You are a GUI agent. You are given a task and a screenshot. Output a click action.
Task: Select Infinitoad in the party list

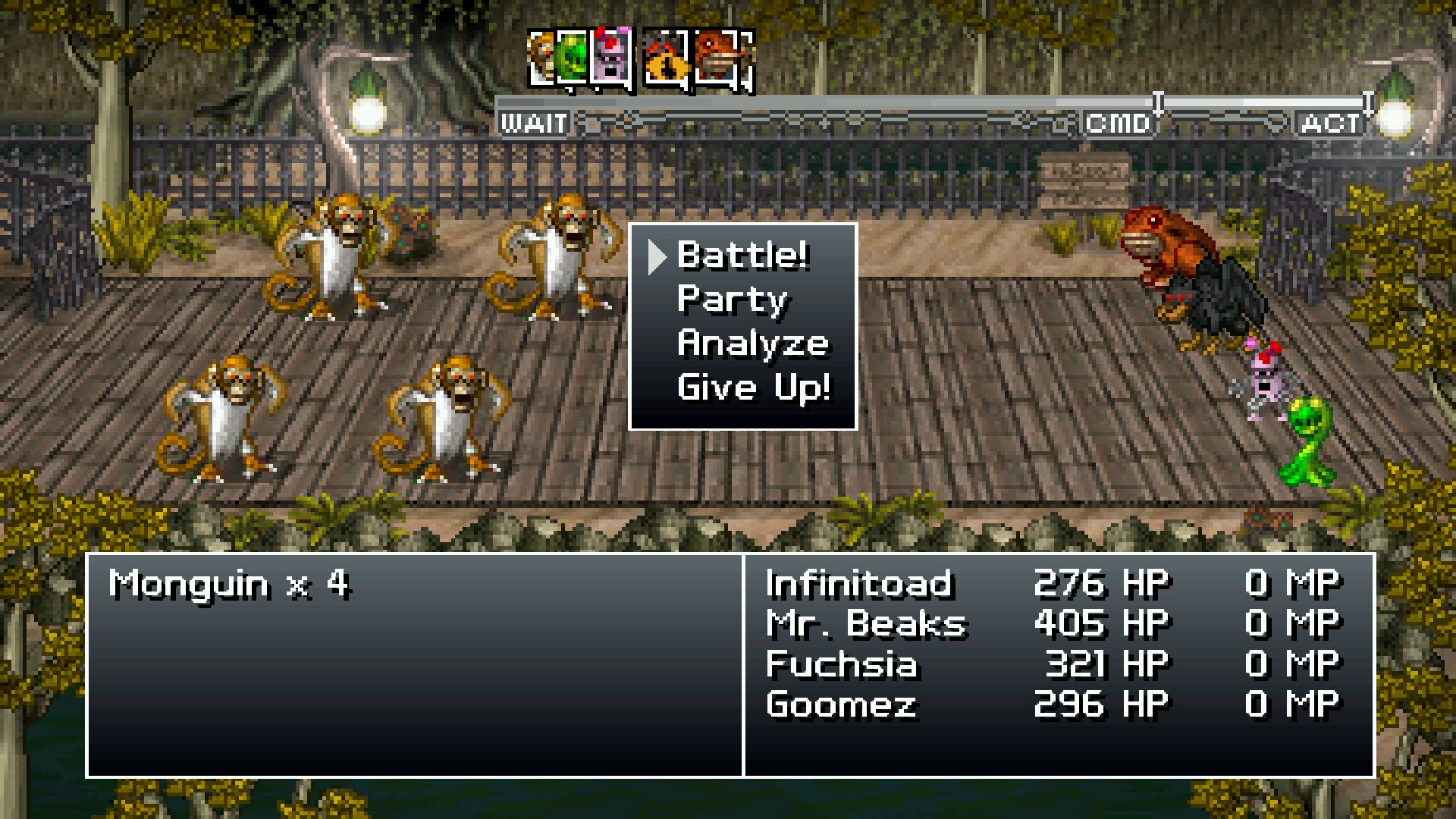pos(858,584)
